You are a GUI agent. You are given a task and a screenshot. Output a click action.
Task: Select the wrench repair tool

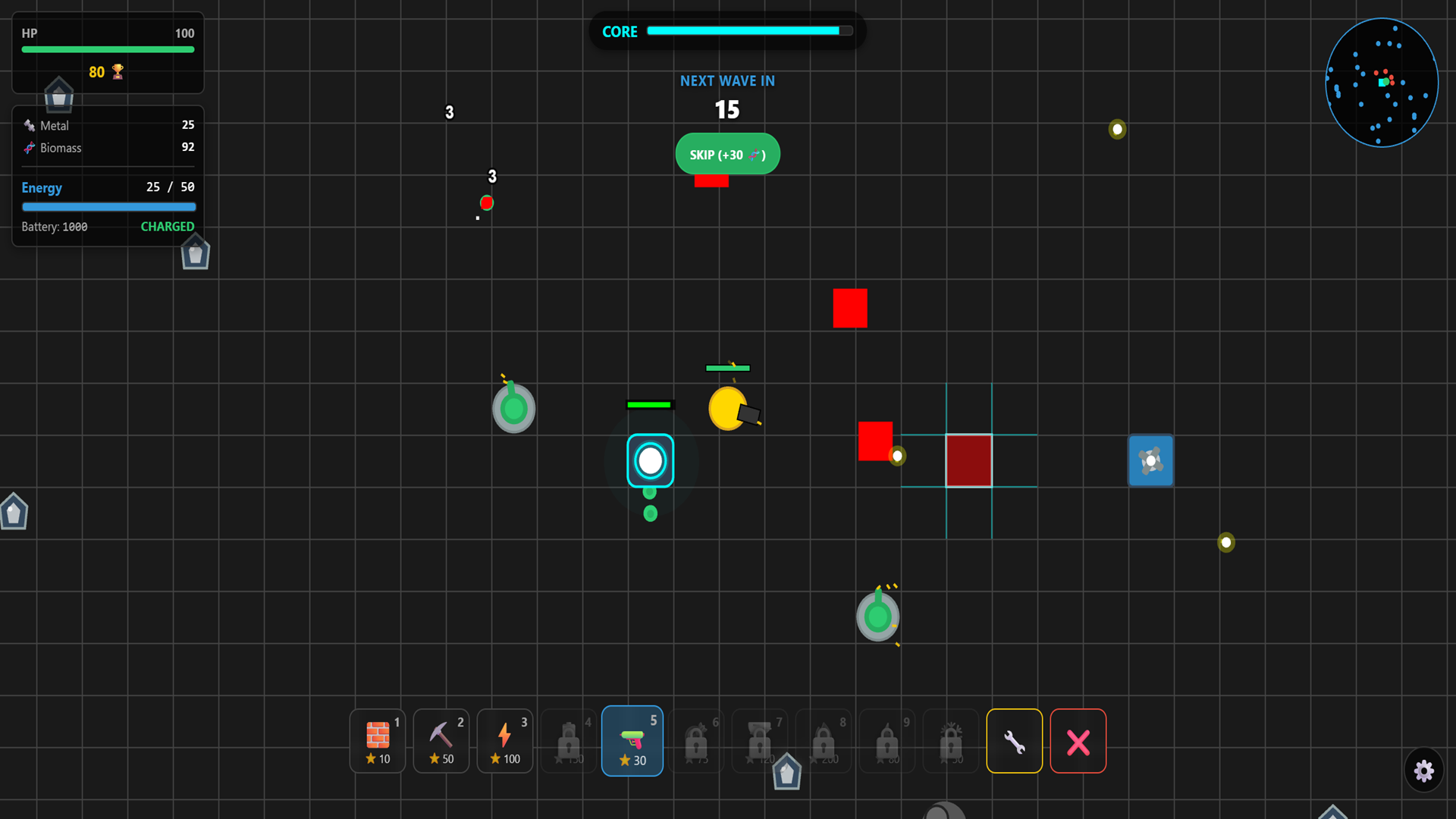[x=1015, y=741]
